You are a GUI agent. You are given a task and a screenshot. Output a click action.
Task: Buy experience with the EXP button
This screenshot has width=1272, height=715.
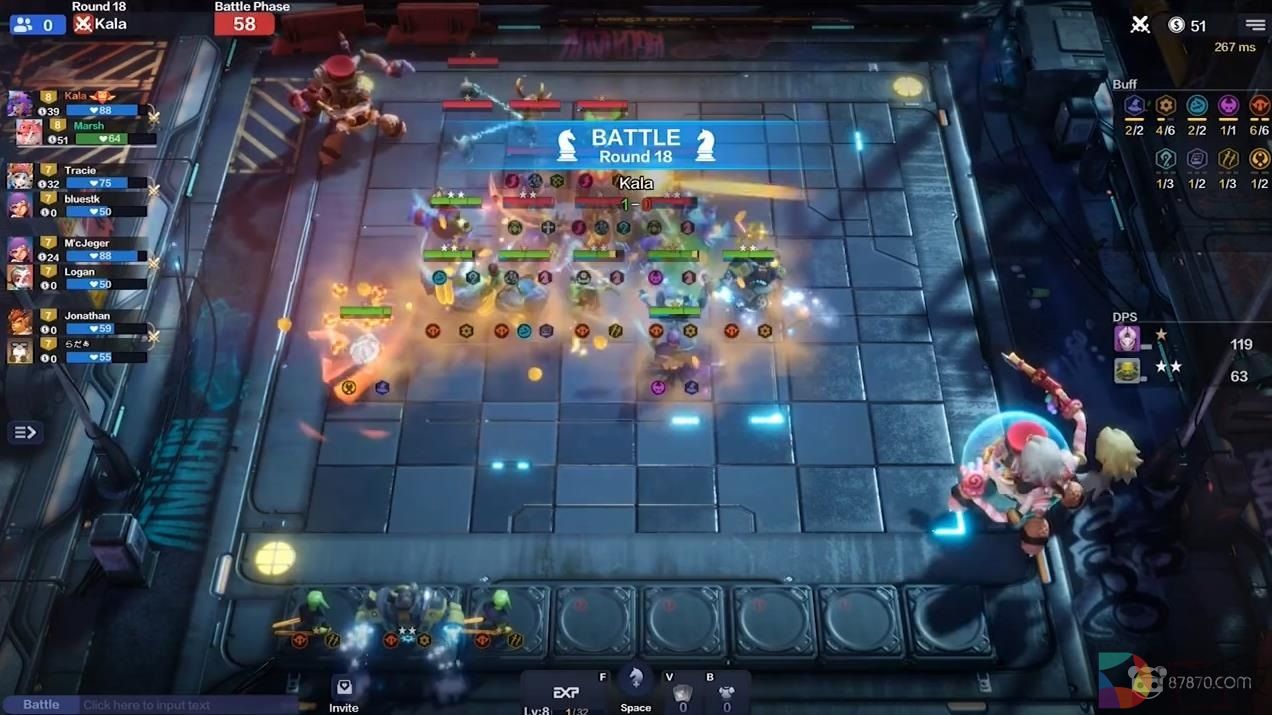566,692
